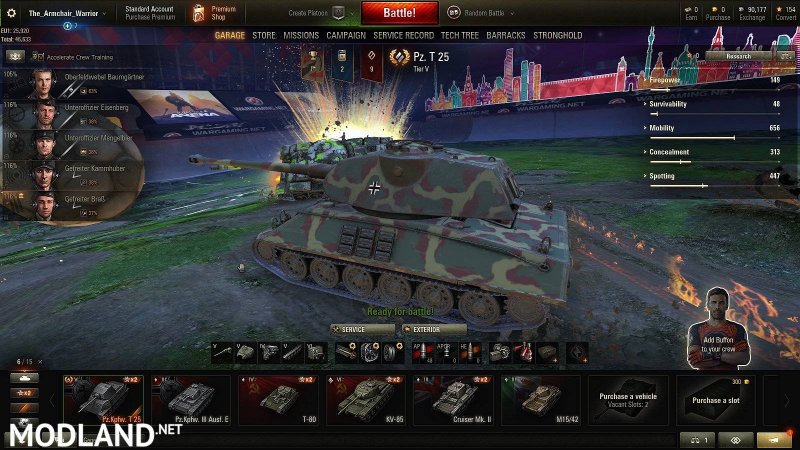Click the Research button
Viewport: 800px width, 450px height.
[738, 56]
